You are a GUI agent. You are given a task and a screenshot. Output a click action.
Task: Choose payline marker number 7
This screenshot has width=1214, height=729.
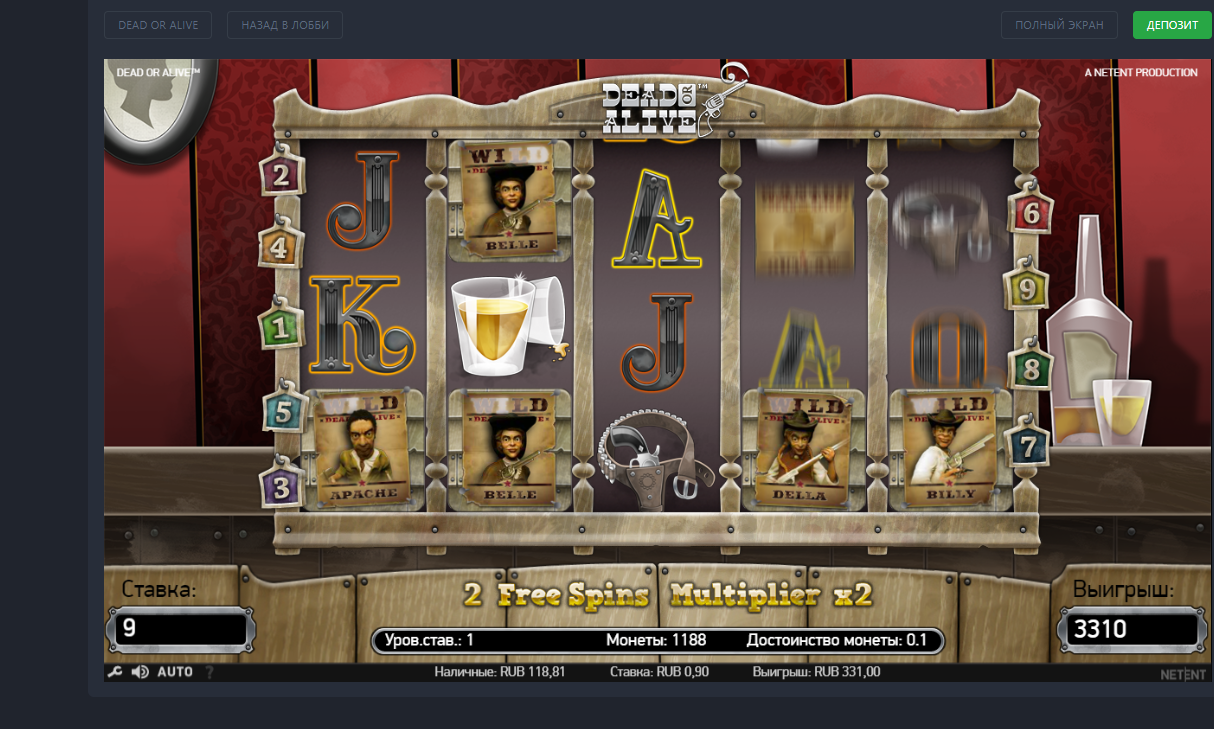(x=1029, y=445)
